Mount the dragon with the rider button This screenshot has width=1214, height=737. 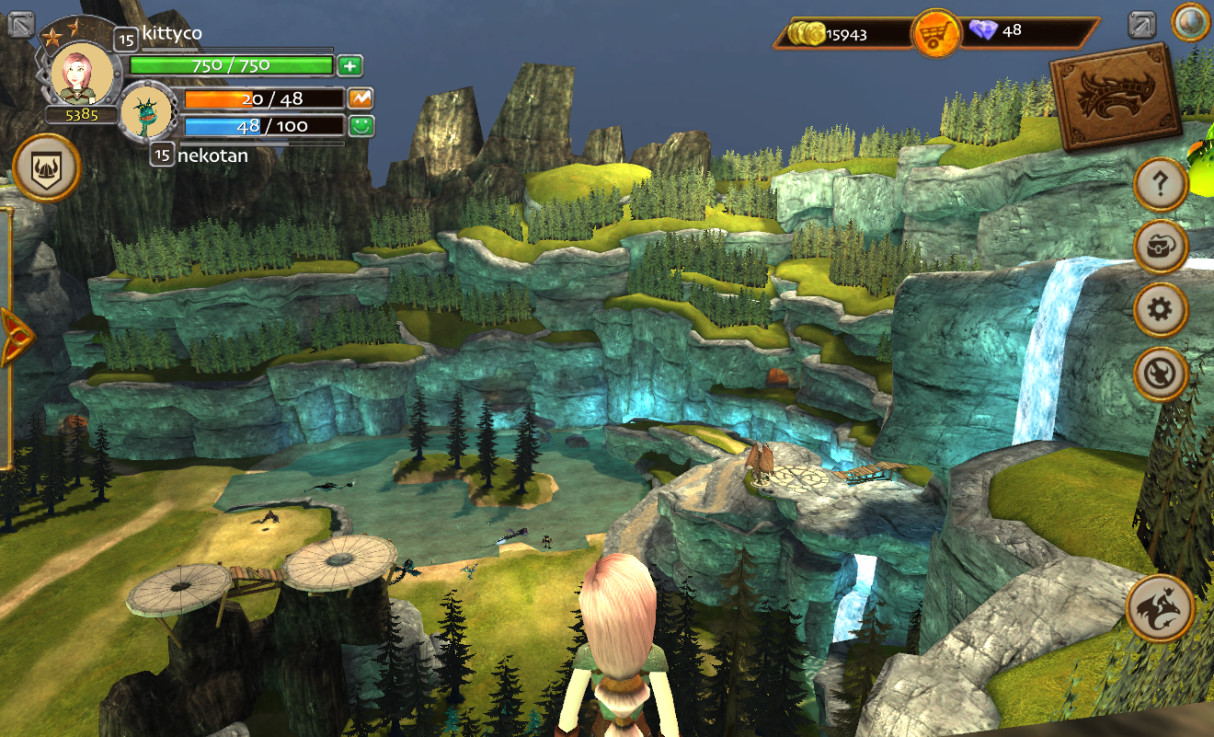(x=1160, y=608)
